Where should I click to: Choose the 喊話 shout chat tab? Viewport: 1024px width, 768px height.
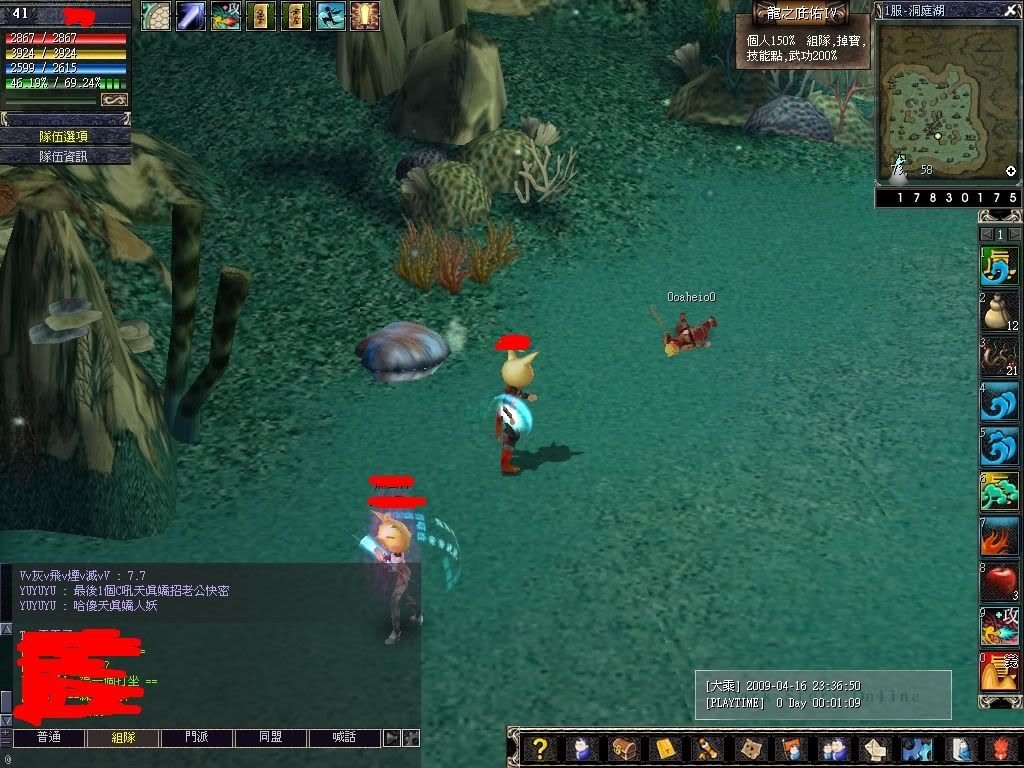click(x=344, y=738)
